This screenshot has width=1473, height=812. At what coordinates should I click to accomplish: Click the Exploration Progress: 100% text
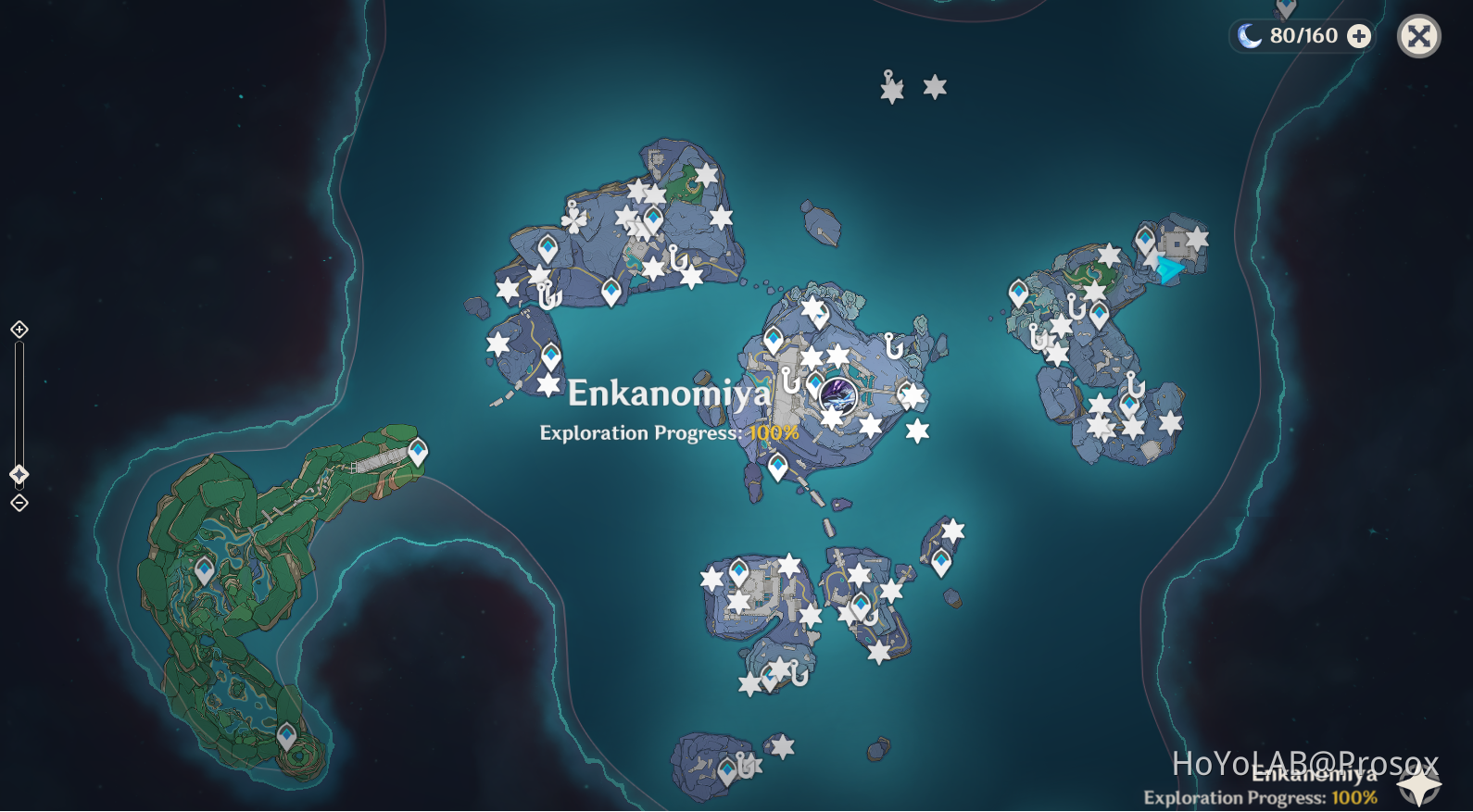pos(669,431)
